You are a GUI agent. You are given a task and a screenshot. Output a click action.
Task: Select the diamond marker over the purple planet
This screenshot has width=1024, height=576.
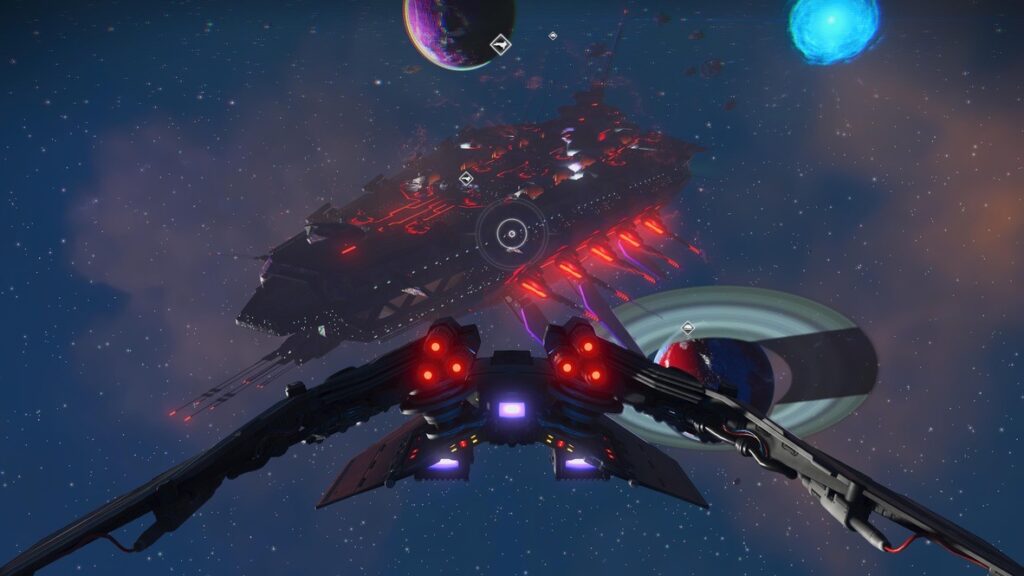(x=500, y=43)
